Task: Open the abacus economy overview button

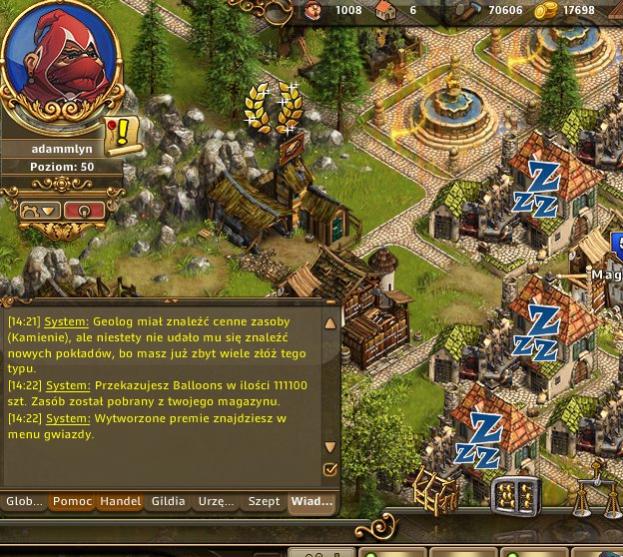Action: [515, 494]
